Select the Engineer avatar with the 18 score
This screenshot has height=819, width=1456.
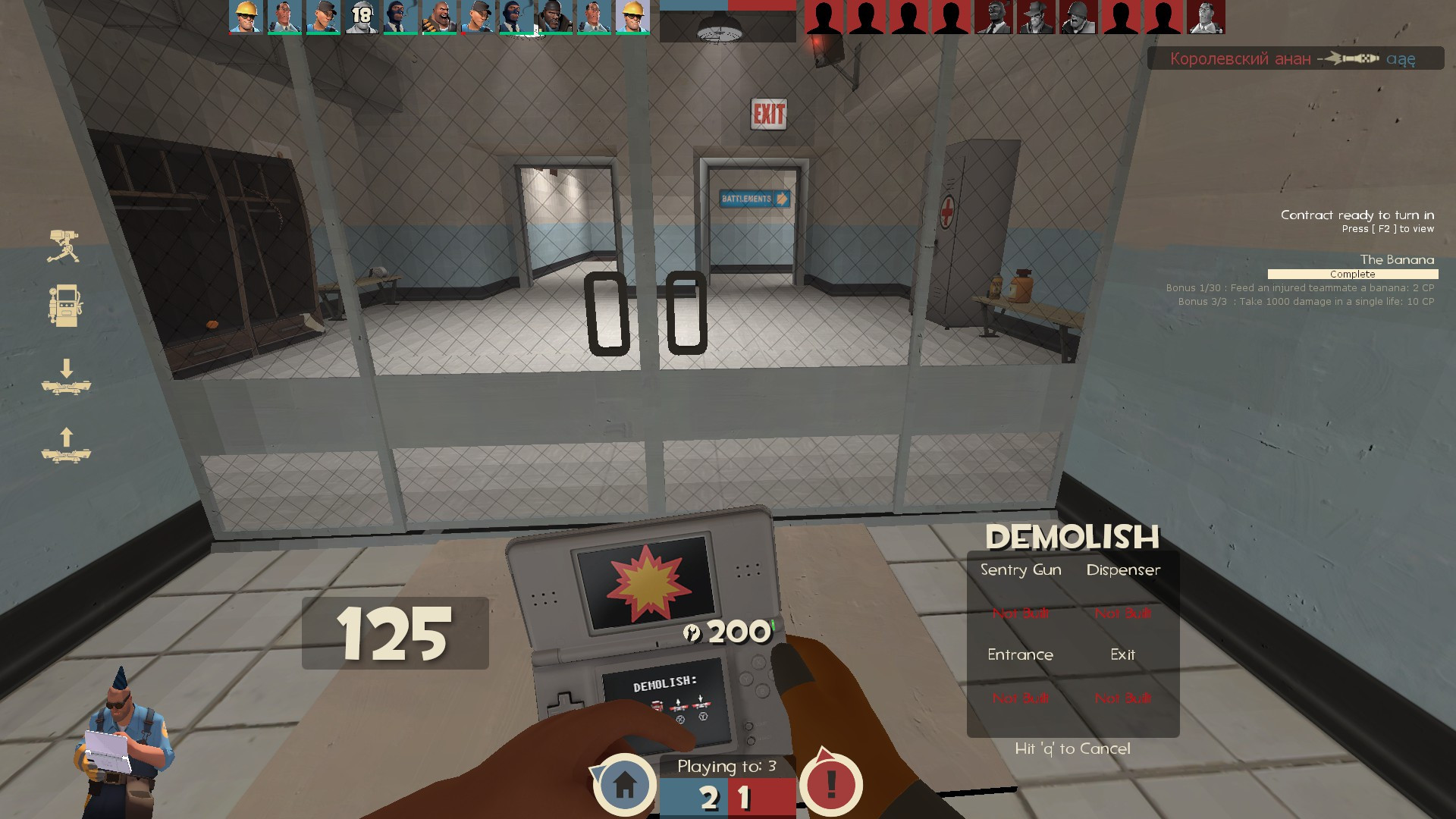(x=362, y=17)
